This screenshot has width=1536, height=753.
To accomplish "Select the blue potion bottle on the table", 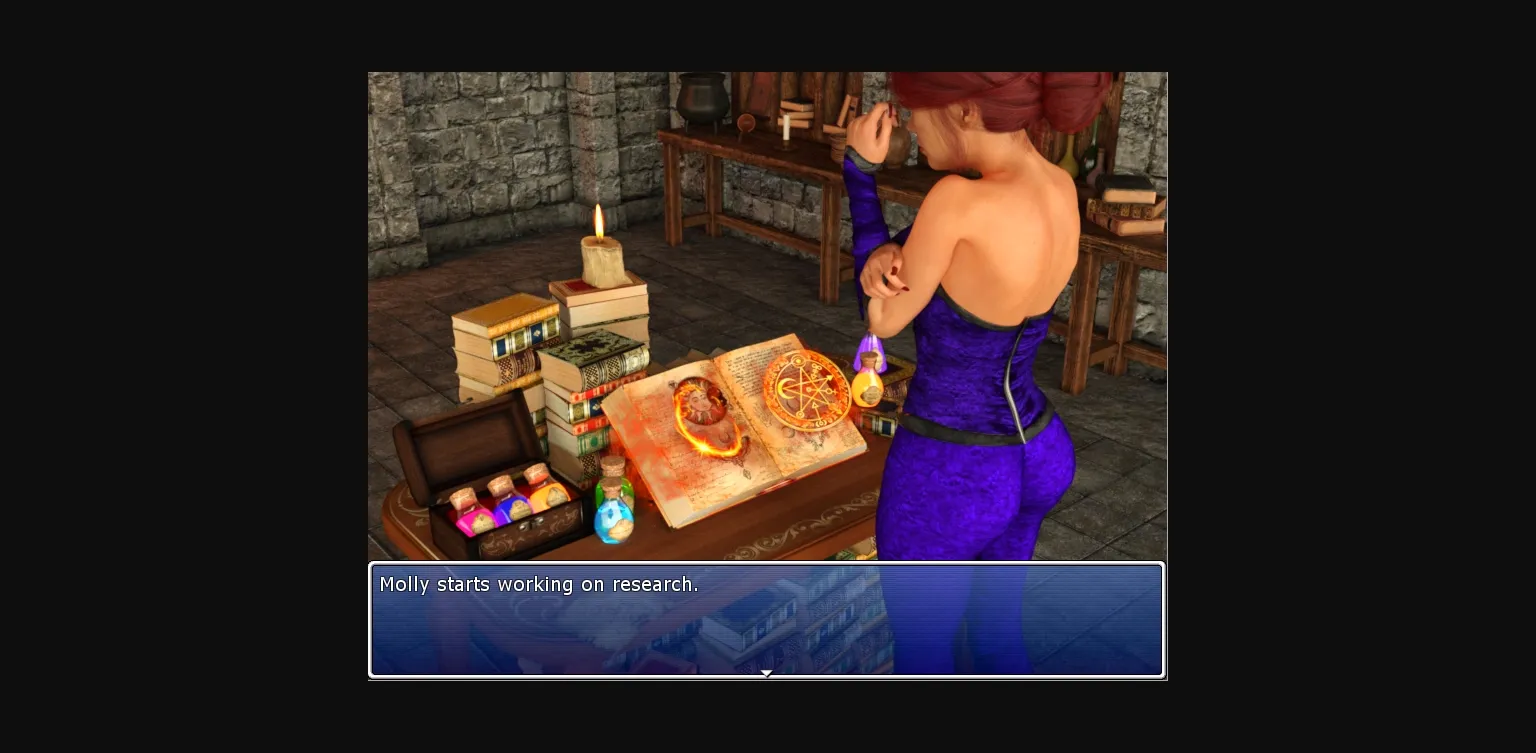I will pos(616,515).
